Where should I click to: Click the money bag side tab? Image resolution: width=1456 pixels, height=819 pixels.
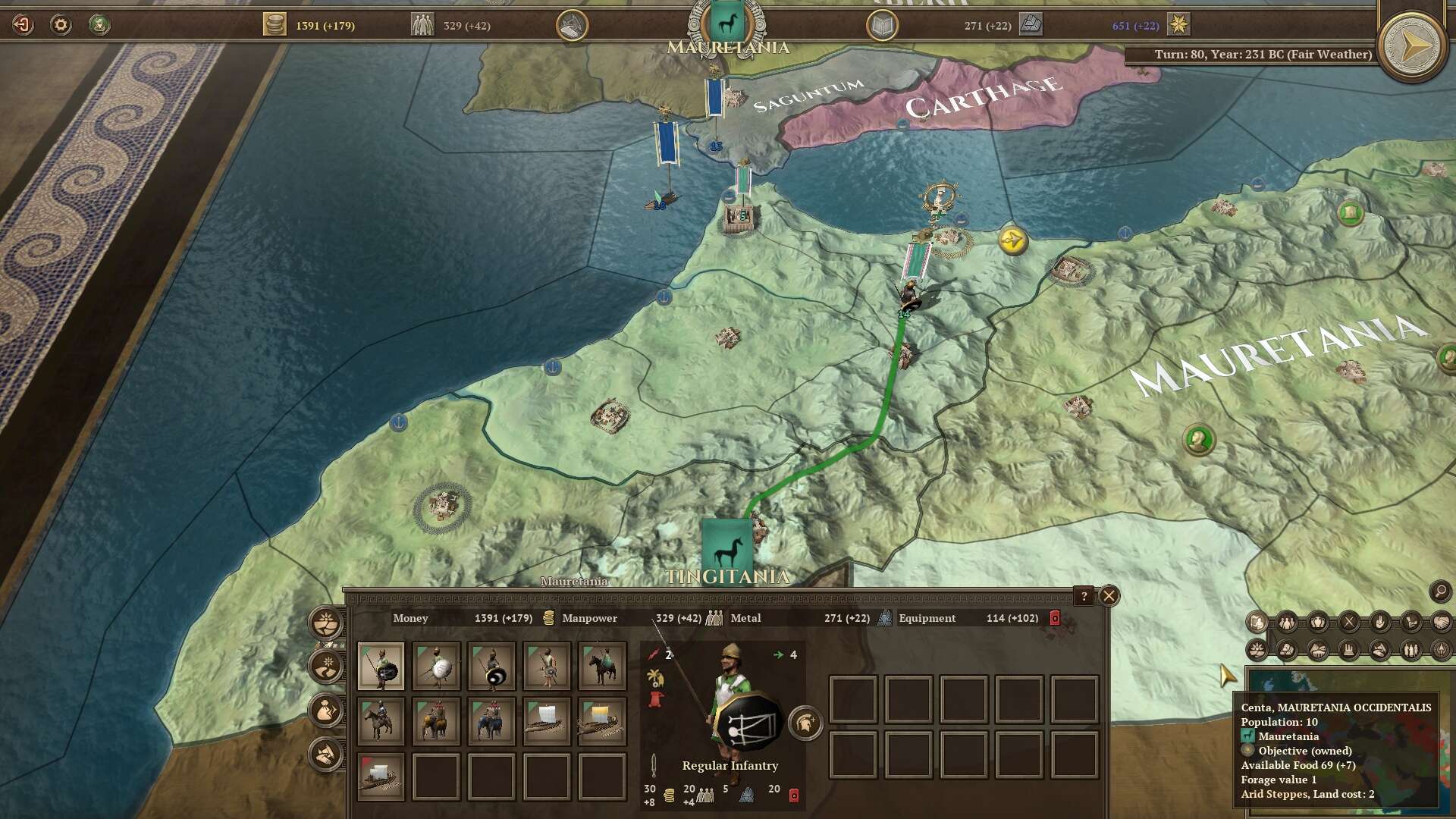326,711
